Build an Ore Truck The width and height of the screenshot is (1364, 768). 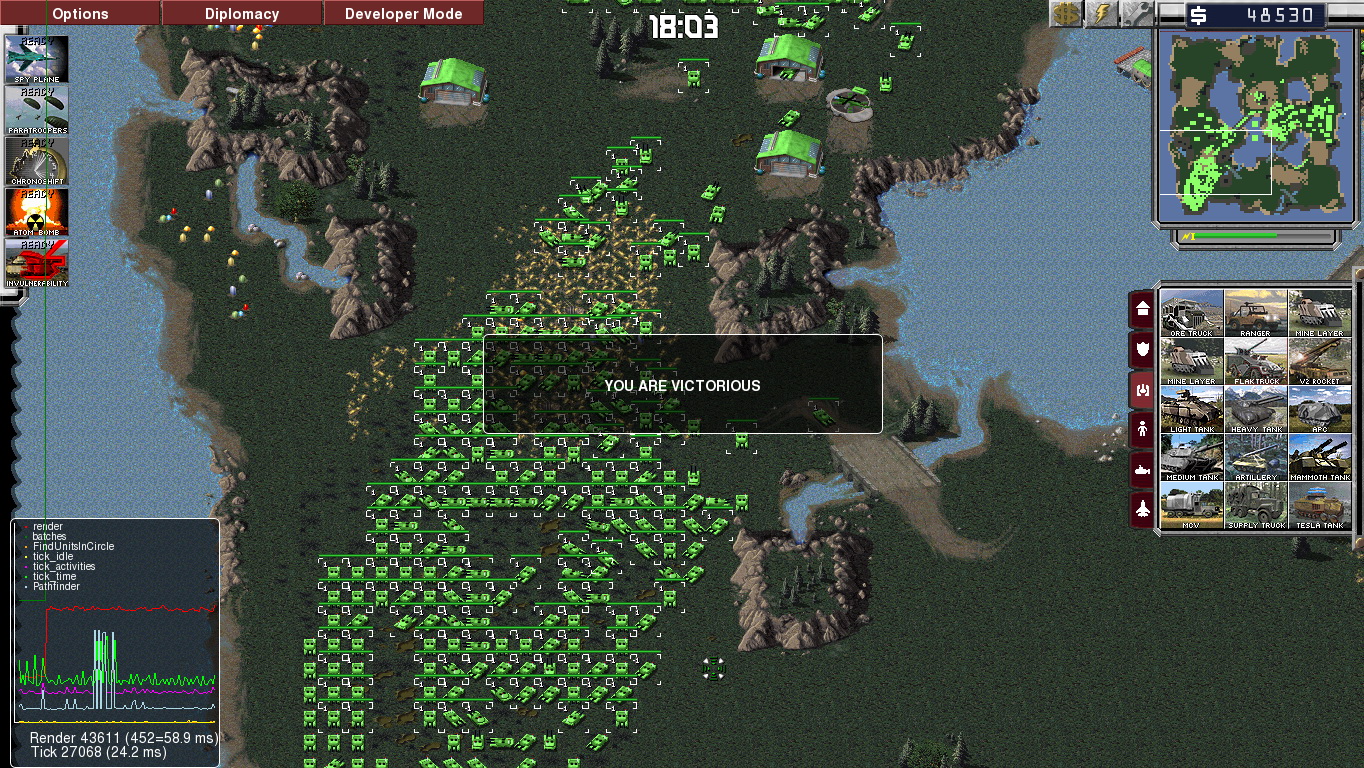pos(1192,314)
